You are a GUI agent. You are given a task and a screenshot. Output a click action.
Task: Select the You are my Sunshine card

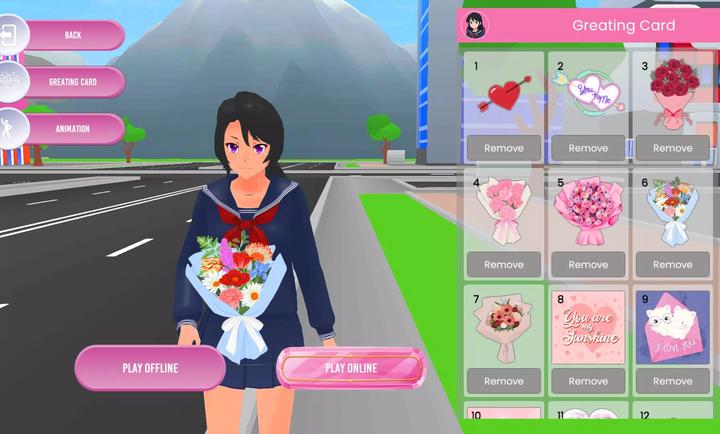(588, 329)
